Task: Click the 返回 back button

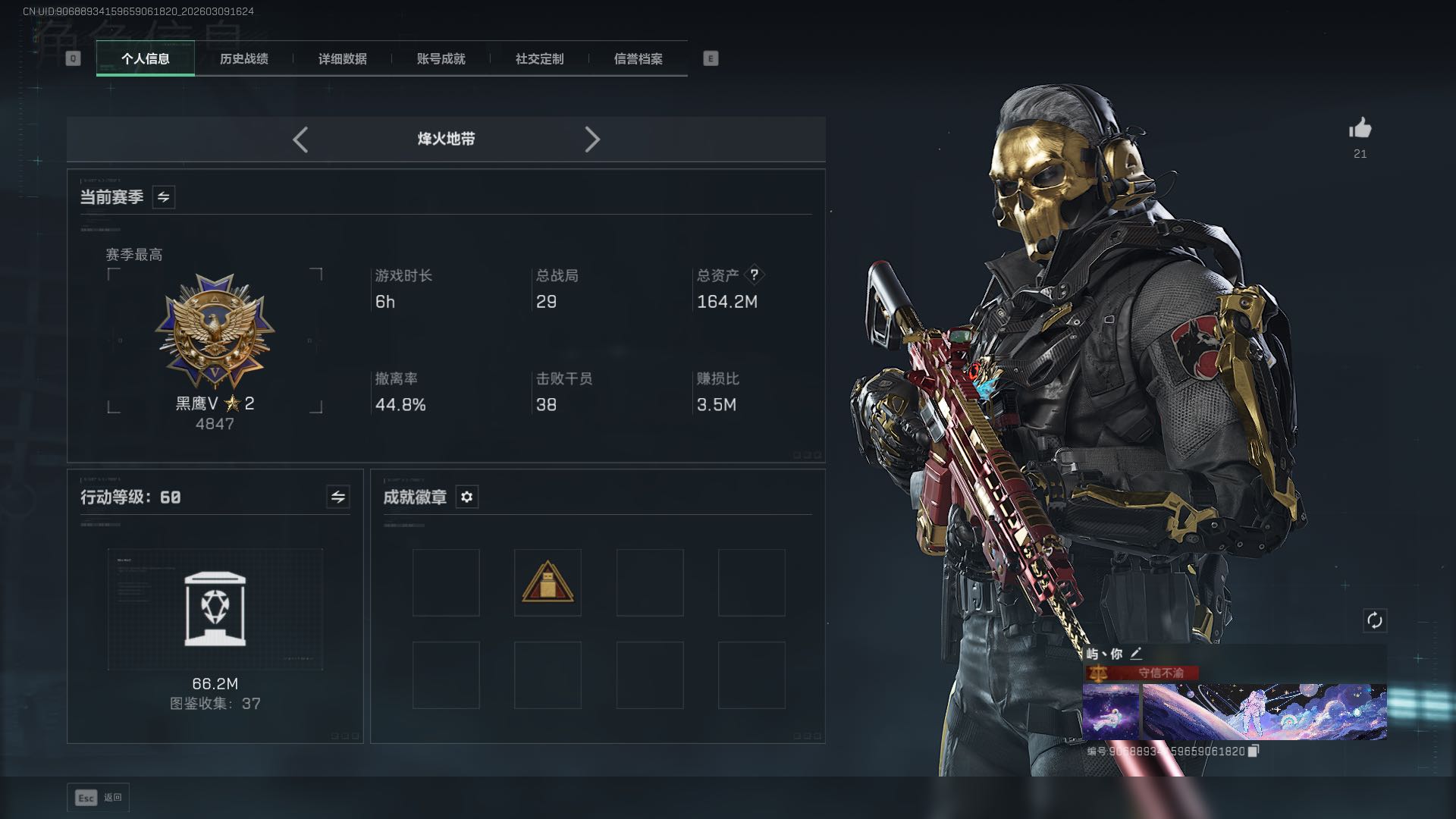Action: coord(99,798)
